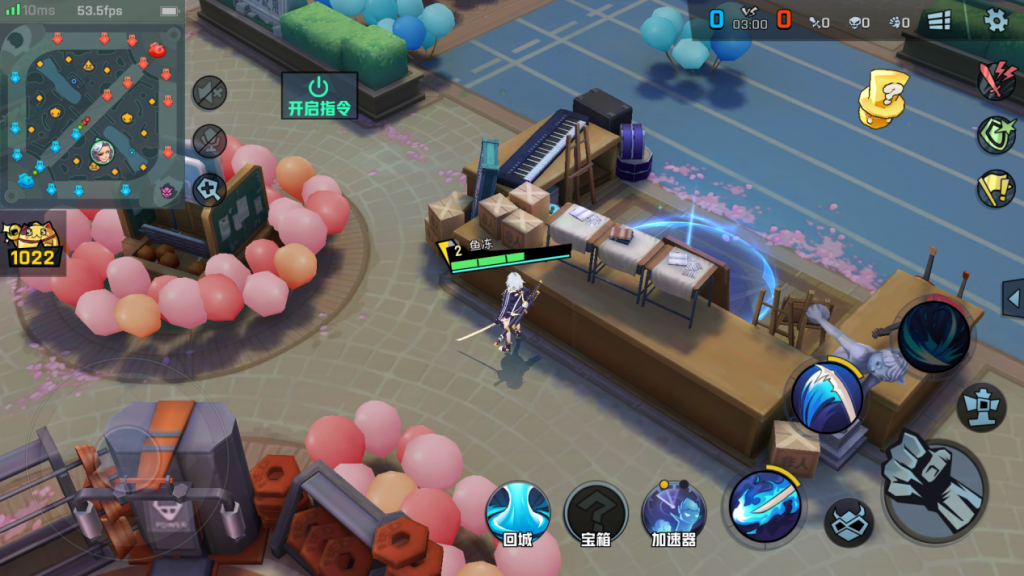Open the shop via the gold cat icon

tap(32, 243)
